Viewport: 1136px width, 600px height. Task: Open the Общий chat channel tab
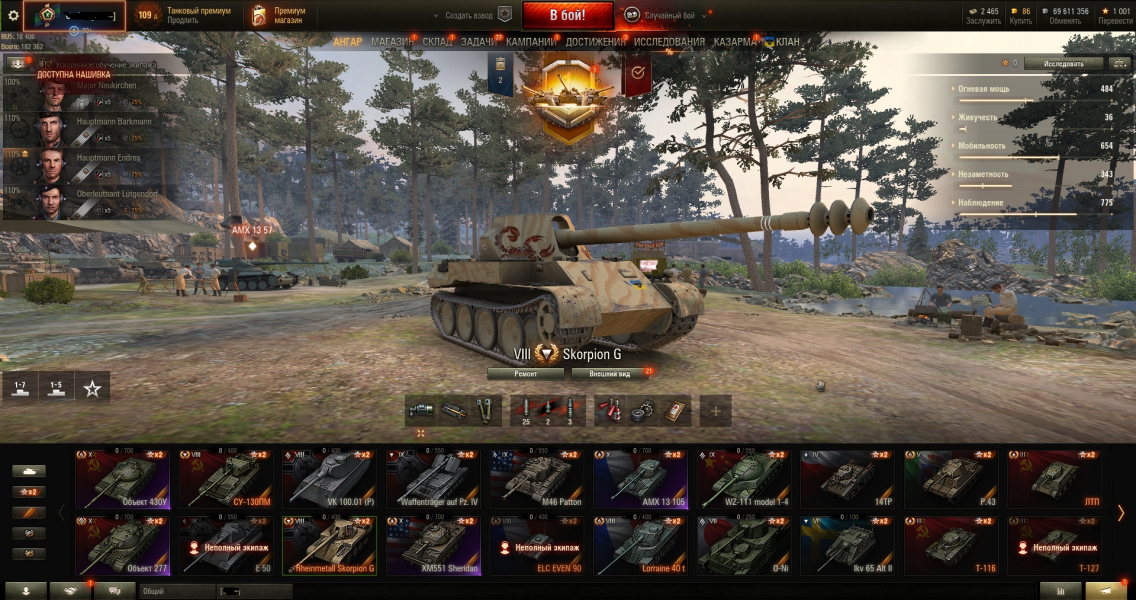click(173, 591)
